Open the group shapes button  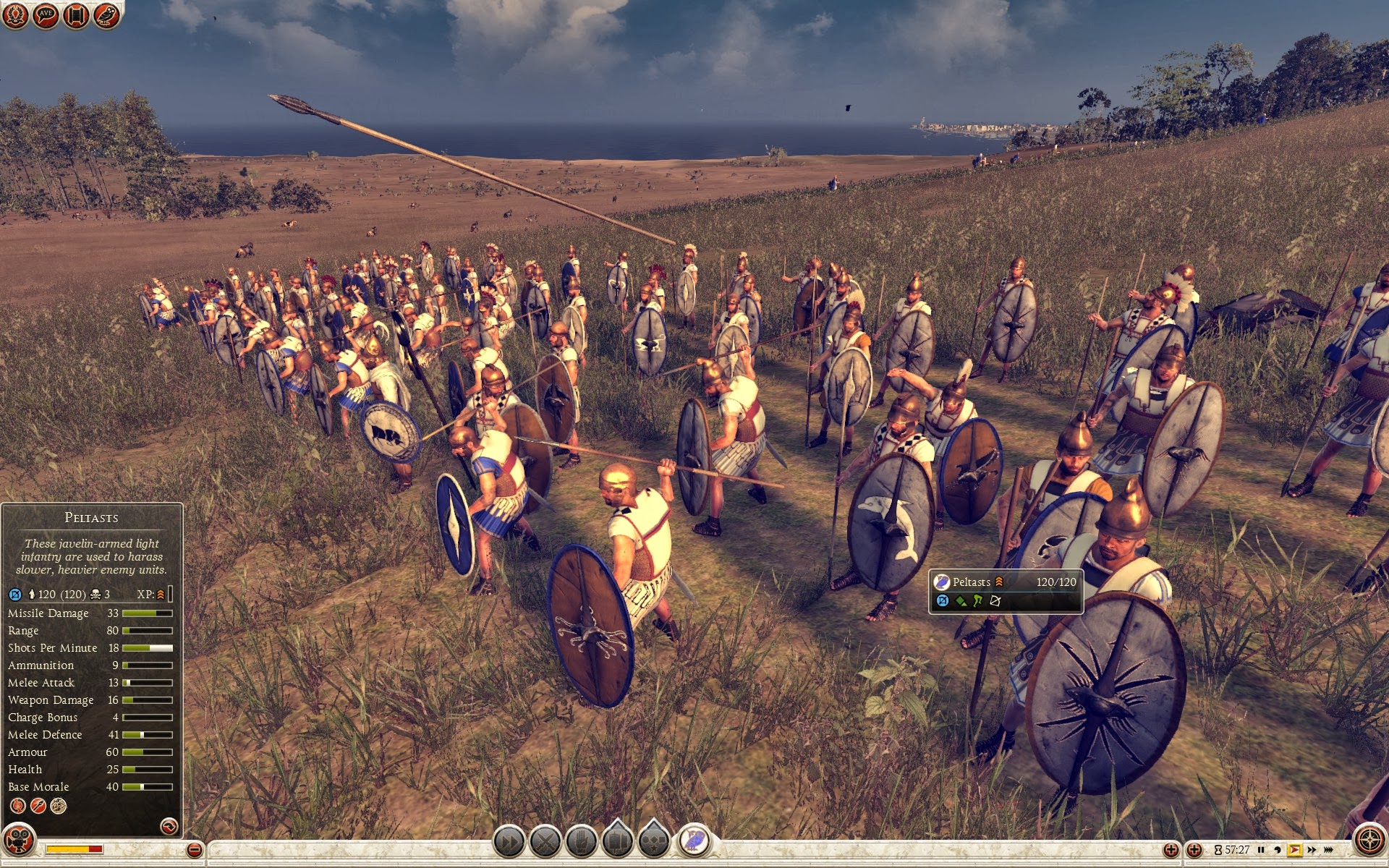[x=654, y=841]
